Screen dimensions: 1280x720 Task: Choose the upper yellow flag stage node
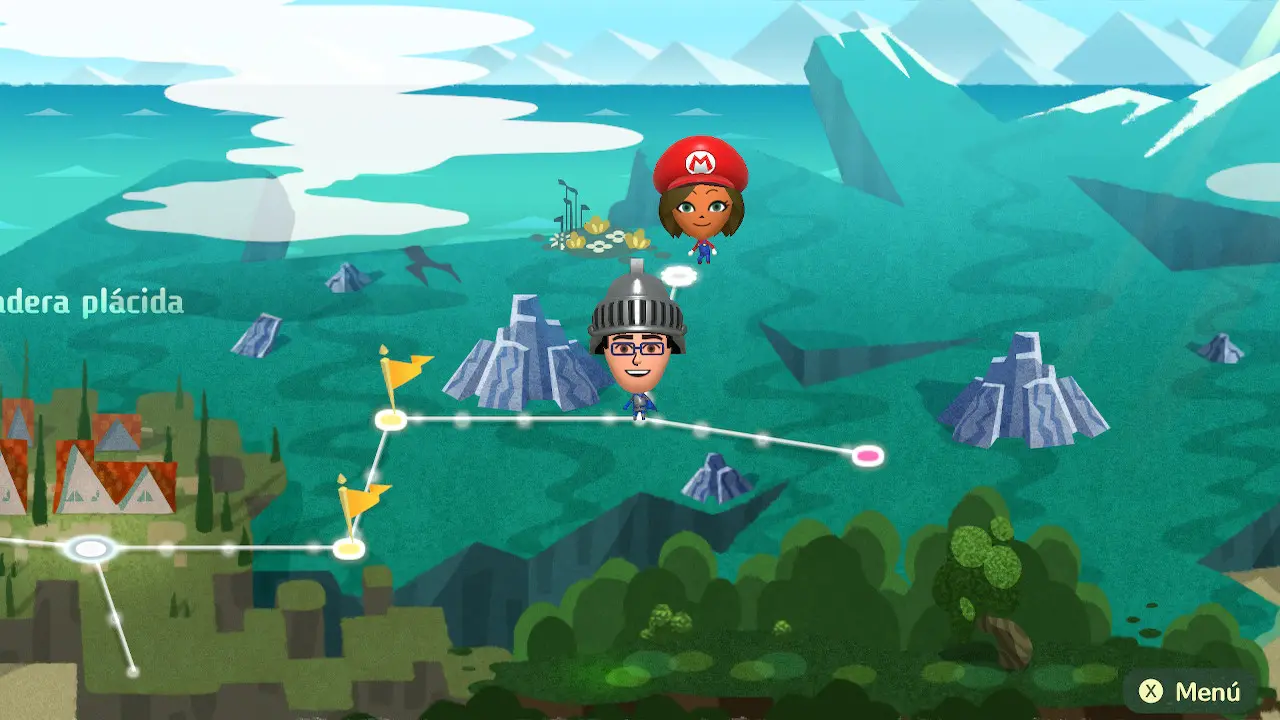pos(390,420)
